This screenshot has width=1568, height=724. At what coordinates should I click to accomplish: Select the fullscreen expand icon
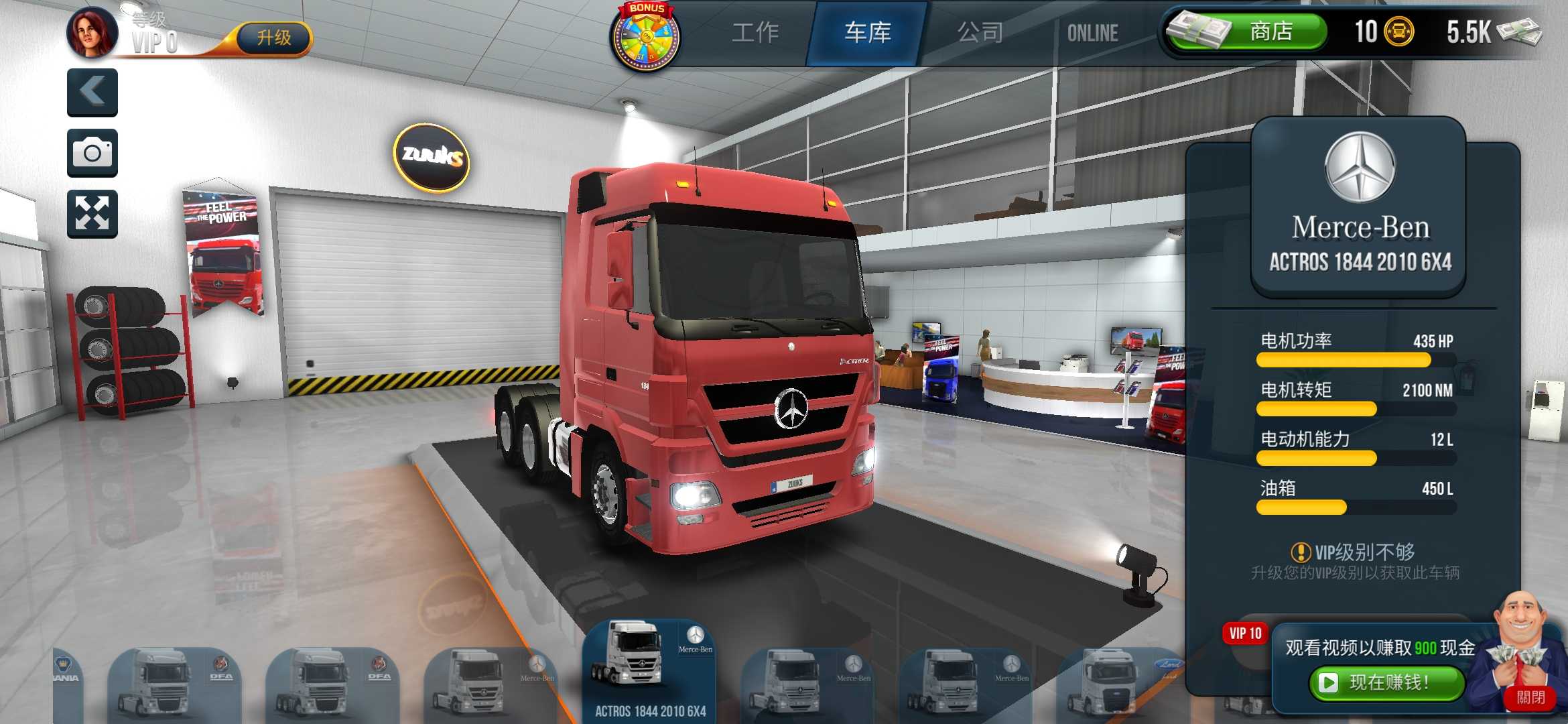(92, 213)
